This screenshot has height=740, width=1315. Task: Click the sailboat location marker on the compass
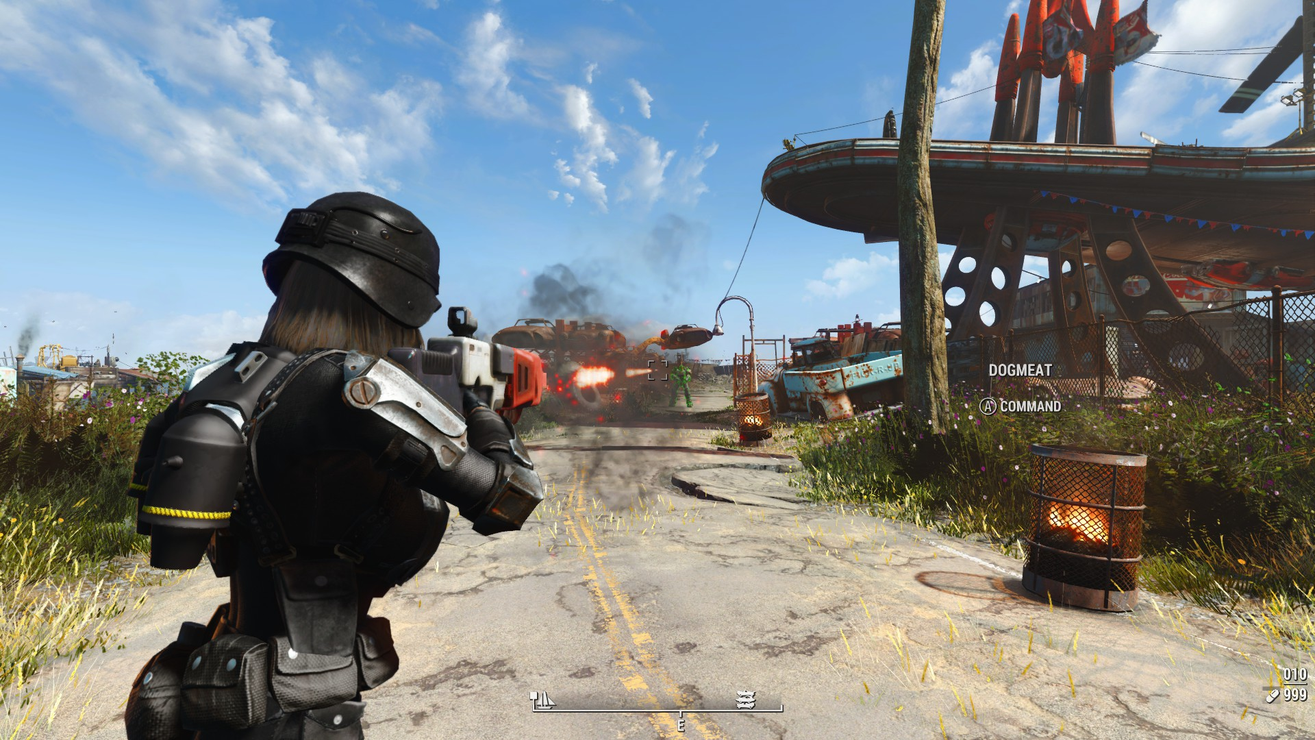[543, 700]
